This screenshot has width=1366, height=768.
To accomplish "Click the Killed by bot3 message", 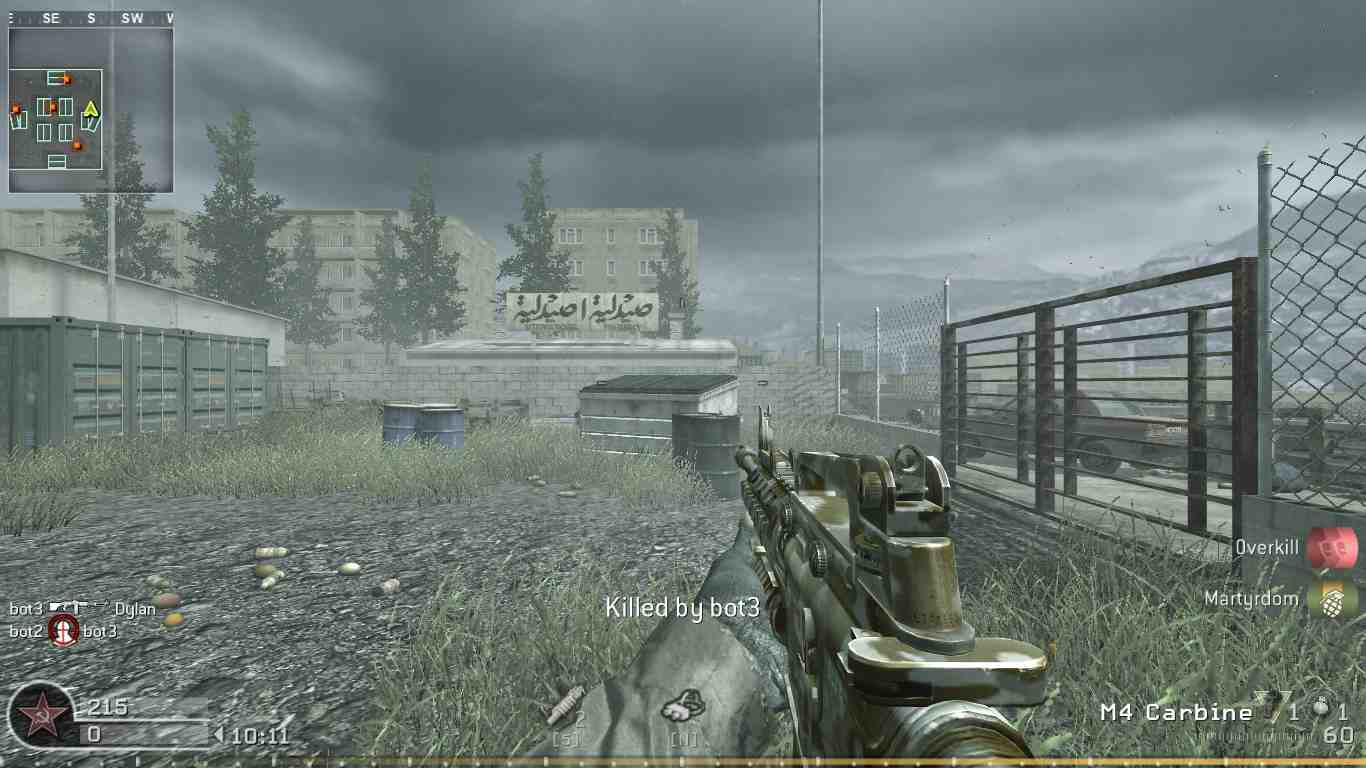I will (x=684, y=607).
